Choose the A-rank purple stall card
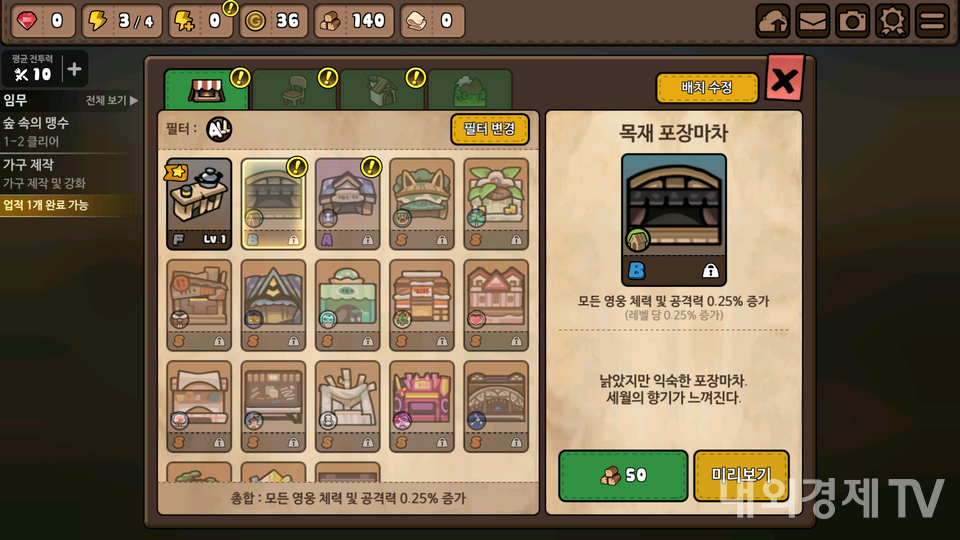960x540 pixels. (x=347, y=203)
